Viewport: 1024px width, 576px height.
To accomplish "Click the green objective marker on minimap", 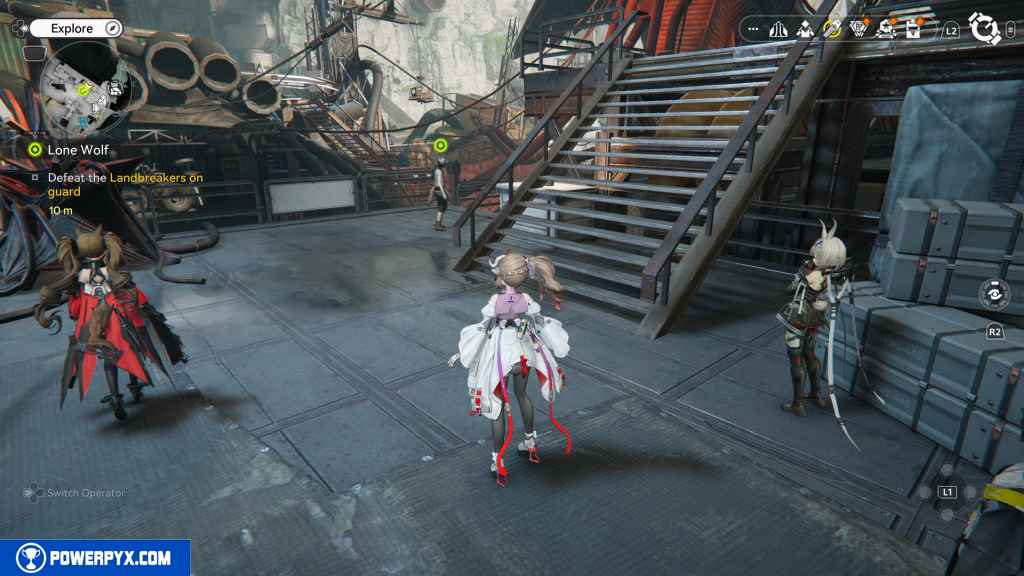I will pos(84,91).
